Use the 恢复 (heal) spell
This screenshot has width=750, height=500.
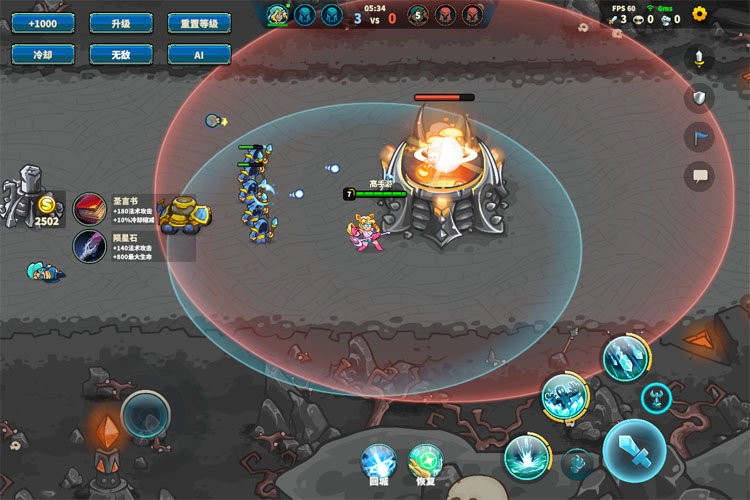click(x=425, y=461)
